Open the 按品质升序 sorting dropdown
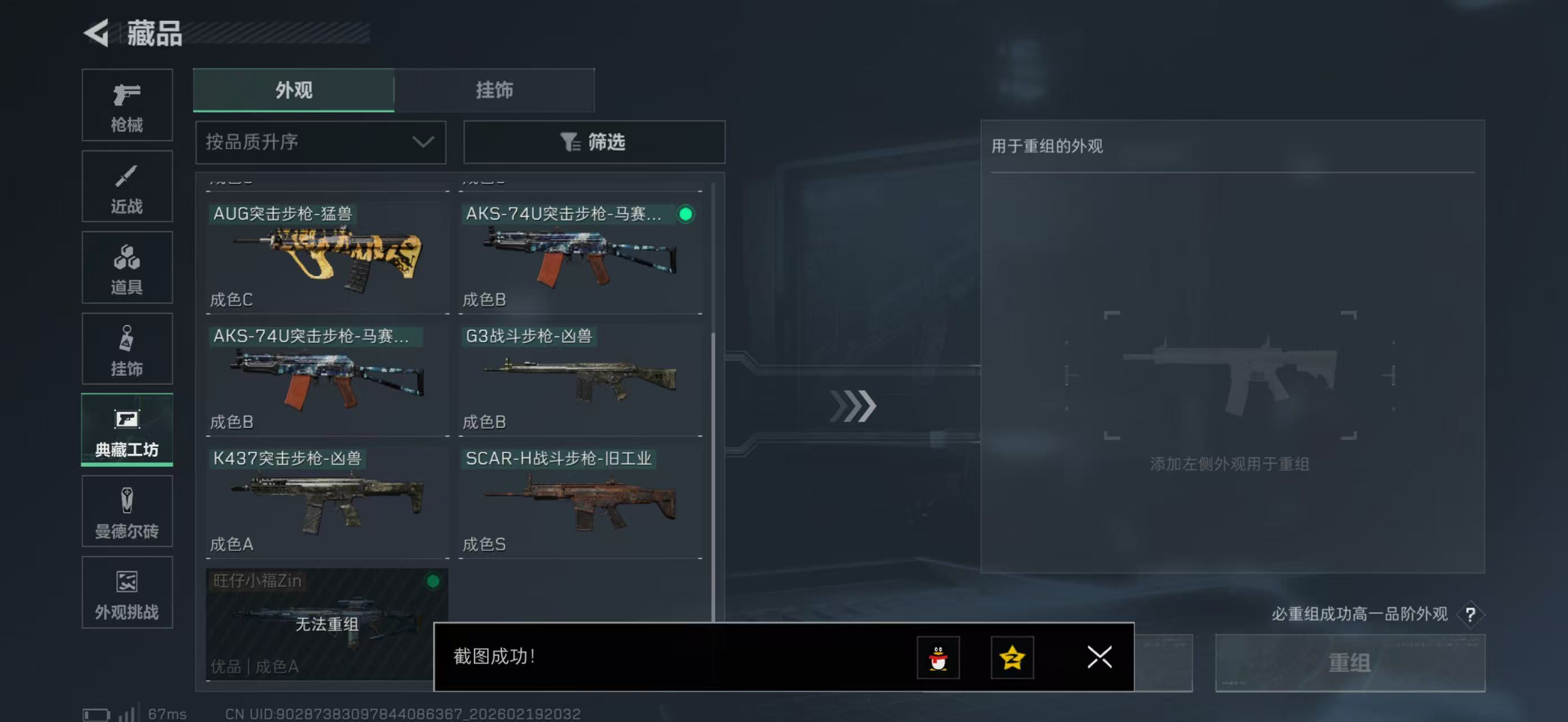The width and height of the screenshot is (1568, 722). click(320, 142)
